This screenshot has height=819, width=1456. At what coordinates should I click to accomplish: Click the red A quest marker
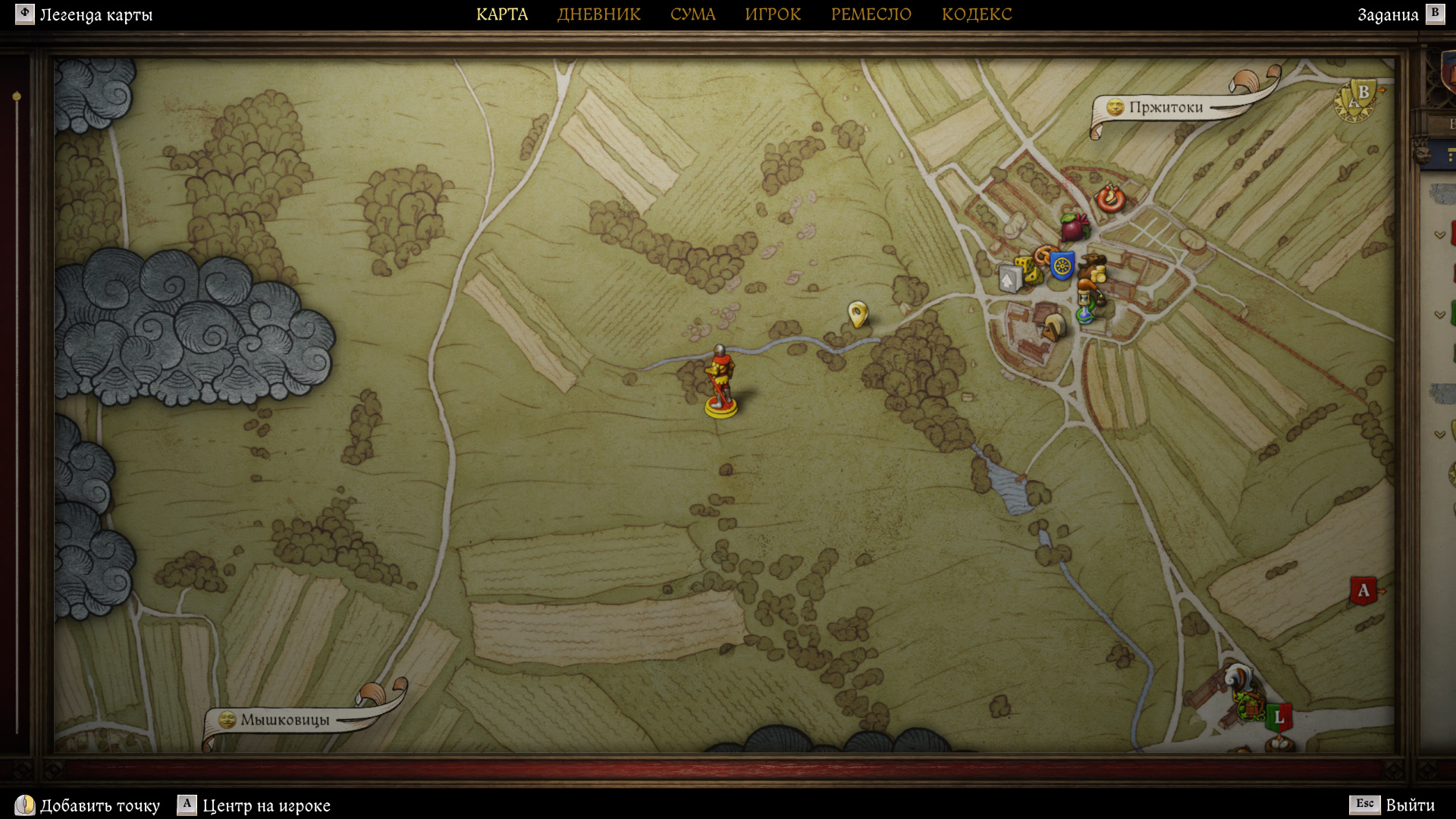(x=1363, y=591)
